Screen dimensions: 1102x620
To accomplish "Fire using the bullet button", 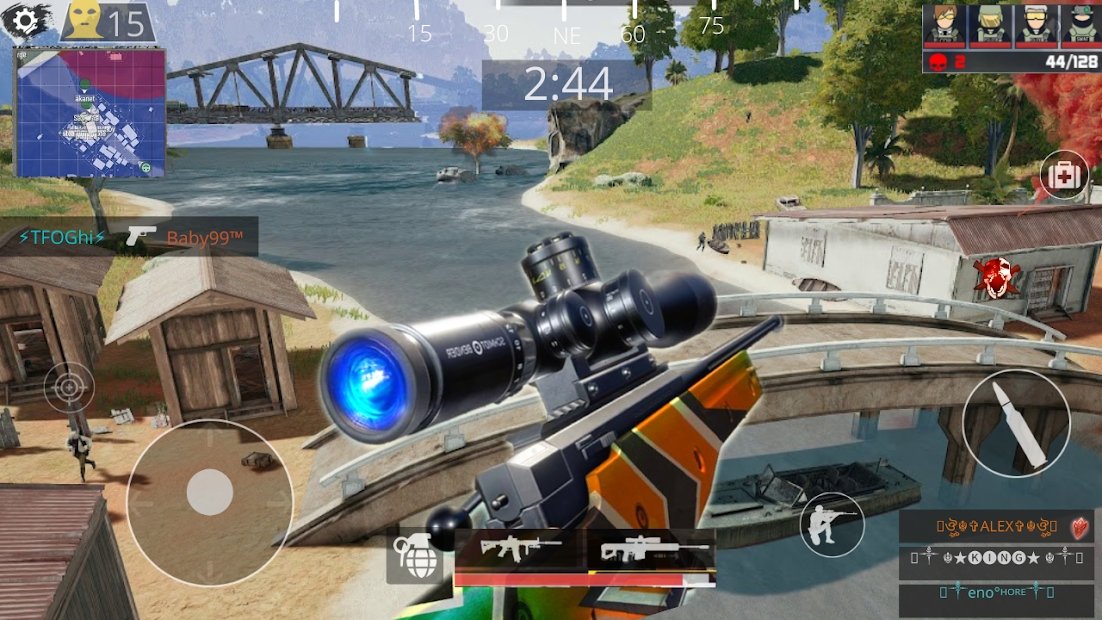I will click(1016, 423).
